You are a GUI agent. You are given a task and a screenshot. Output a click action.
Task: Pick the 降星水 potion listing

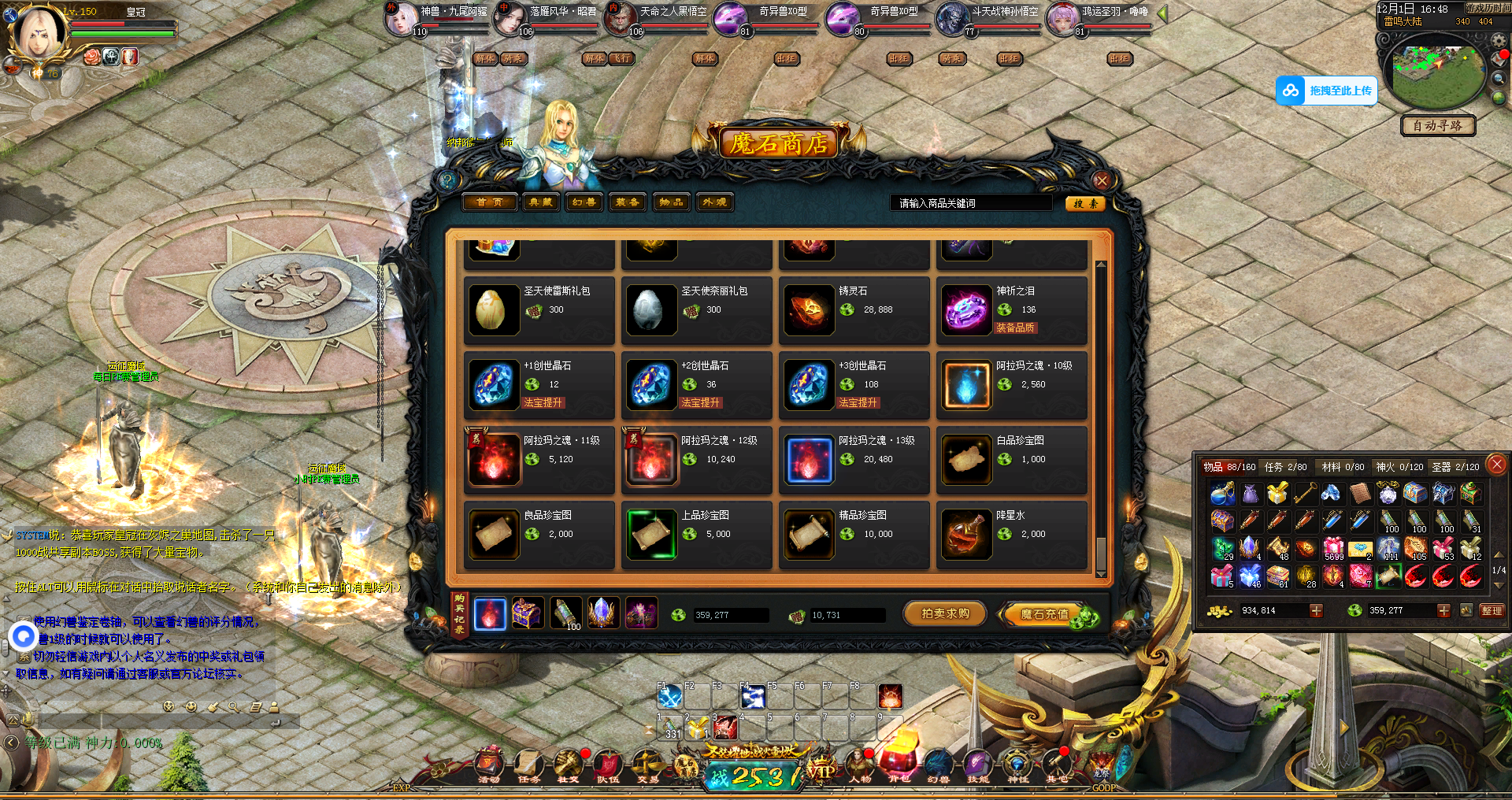click(x=1012, y=535)
